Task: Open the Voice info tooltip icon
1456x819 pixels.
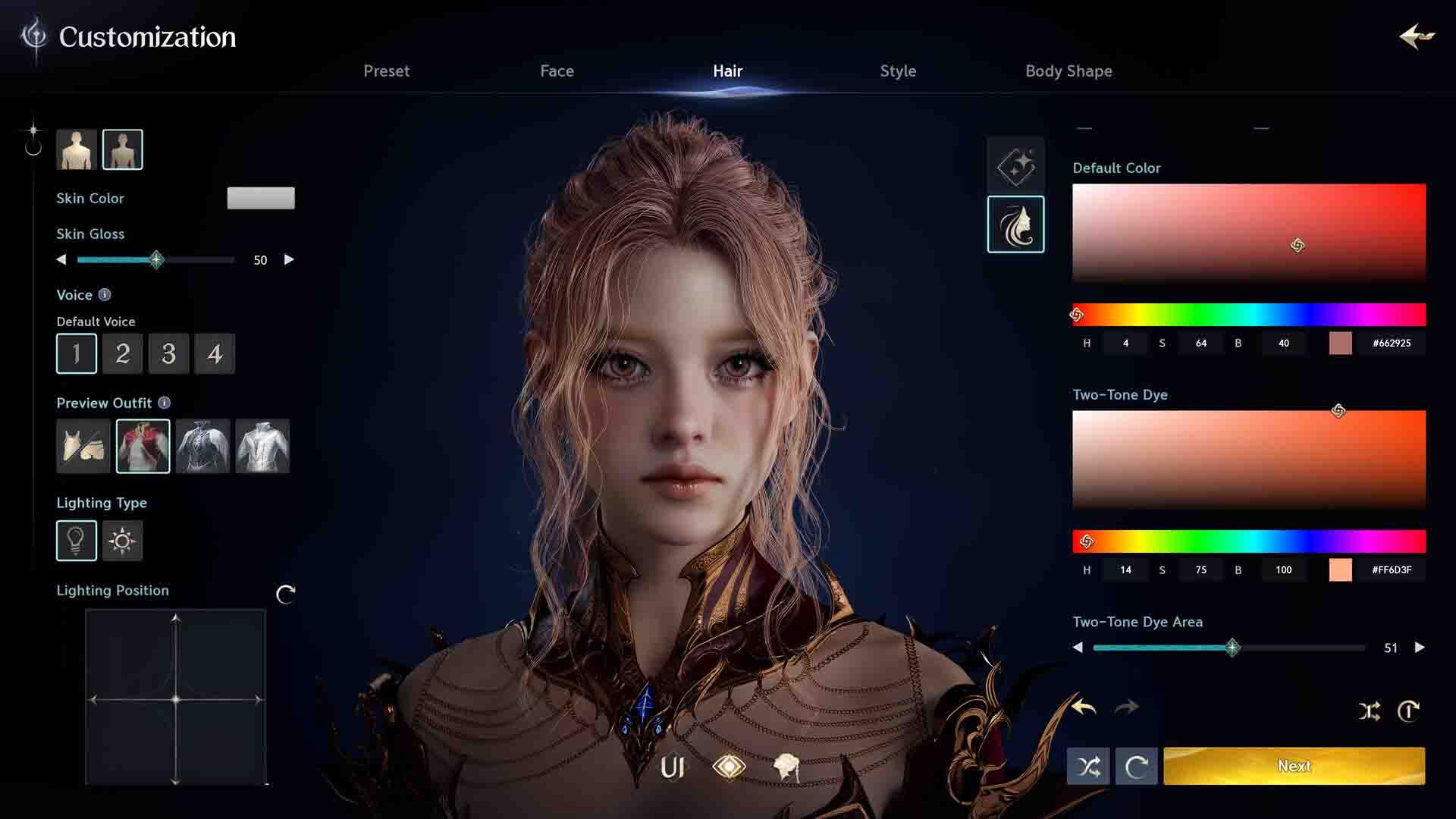Action: coord(103,295)
